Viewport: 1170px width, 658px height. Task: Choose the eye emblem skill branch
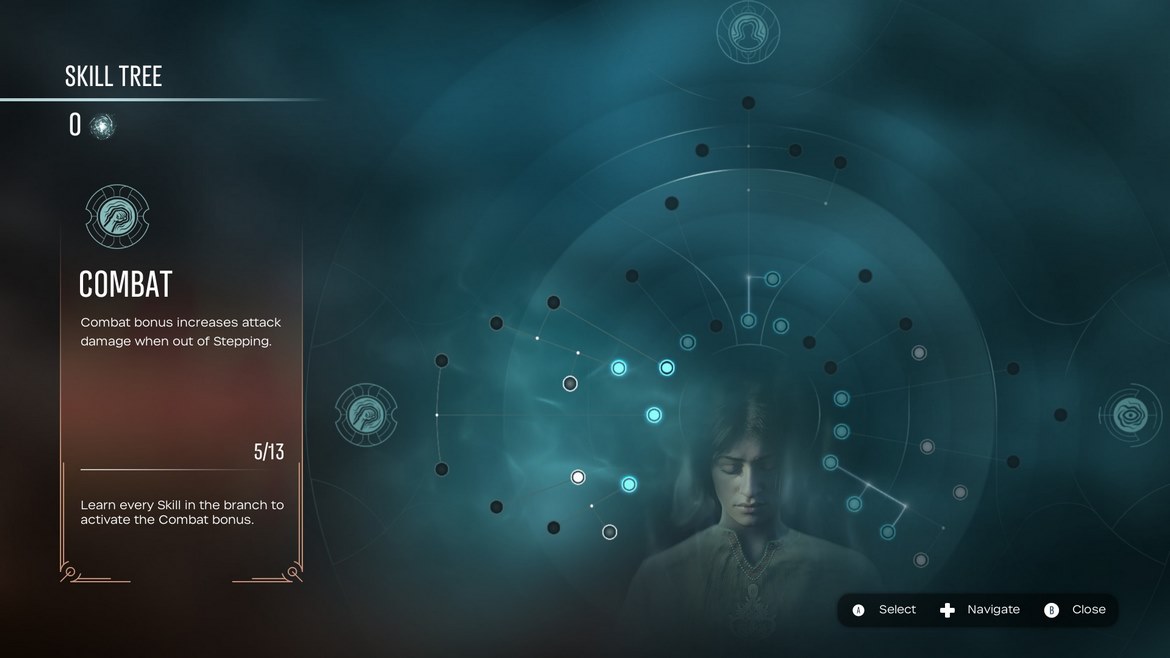coord(1131,414)
